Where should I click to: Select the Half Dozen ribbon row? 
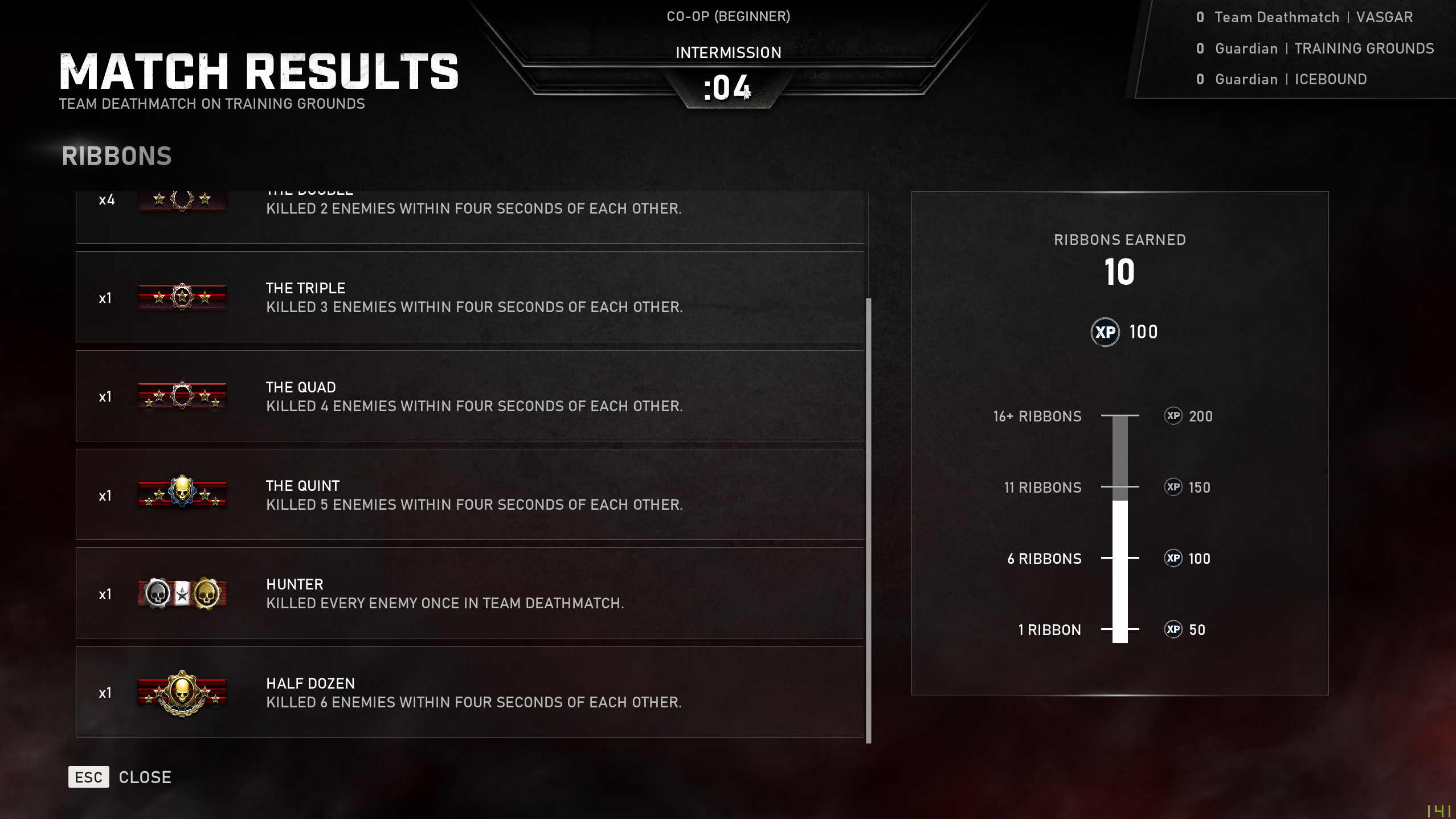coord(469,692)
